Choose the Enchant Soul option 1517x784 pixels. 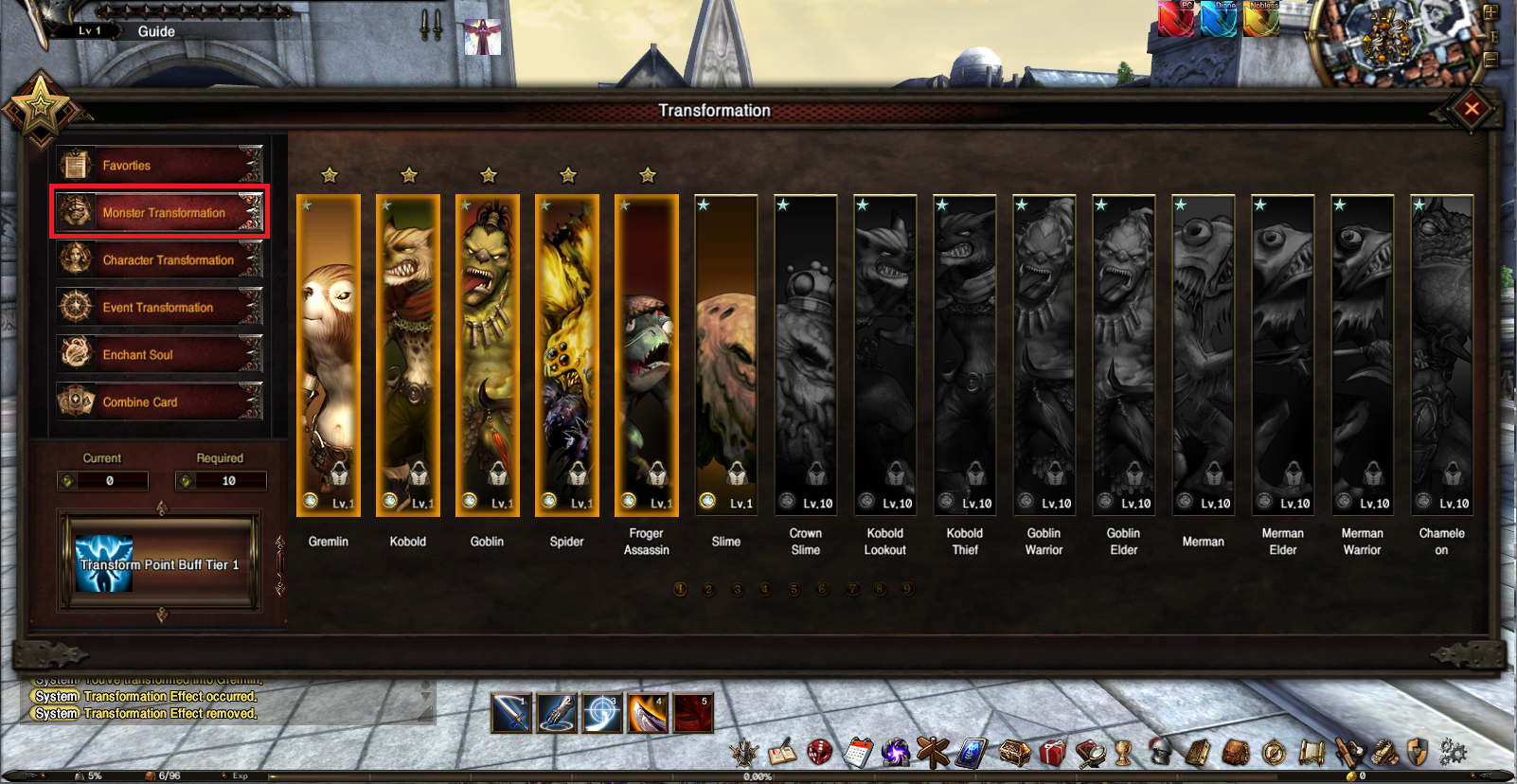[159, 355]
